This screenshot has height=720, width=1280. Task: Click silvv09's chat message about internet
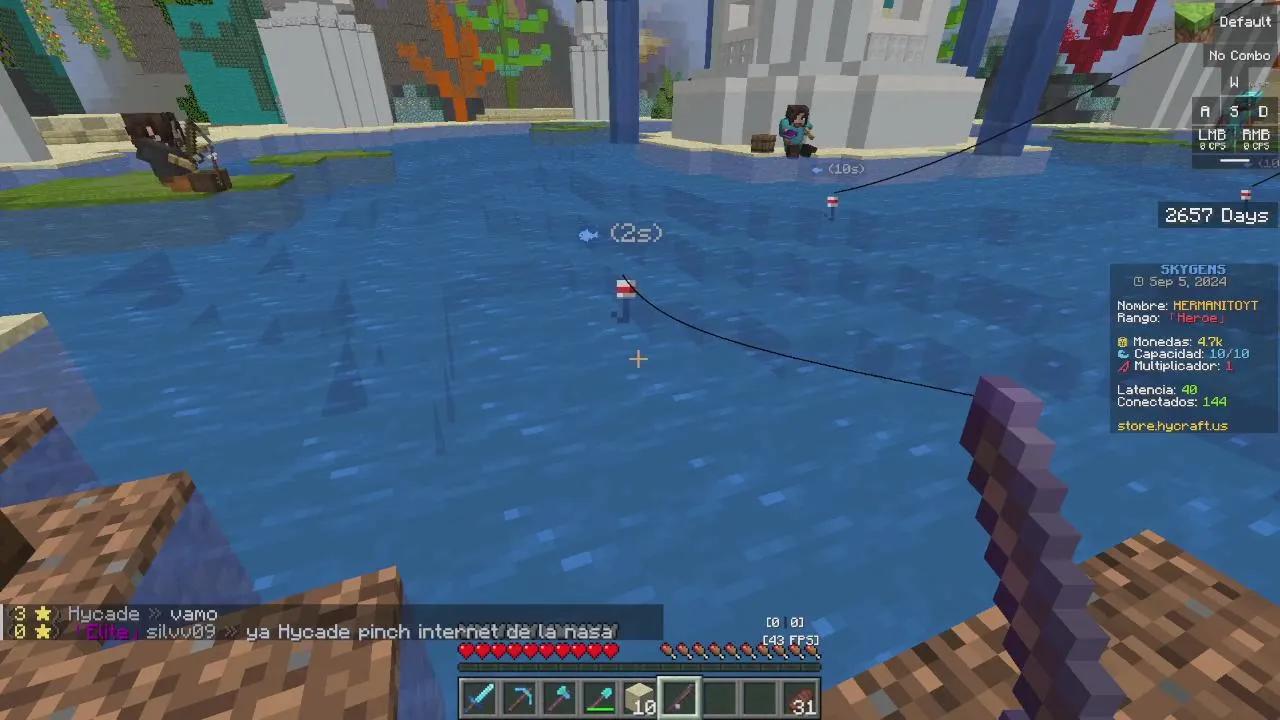coord(320,631)
